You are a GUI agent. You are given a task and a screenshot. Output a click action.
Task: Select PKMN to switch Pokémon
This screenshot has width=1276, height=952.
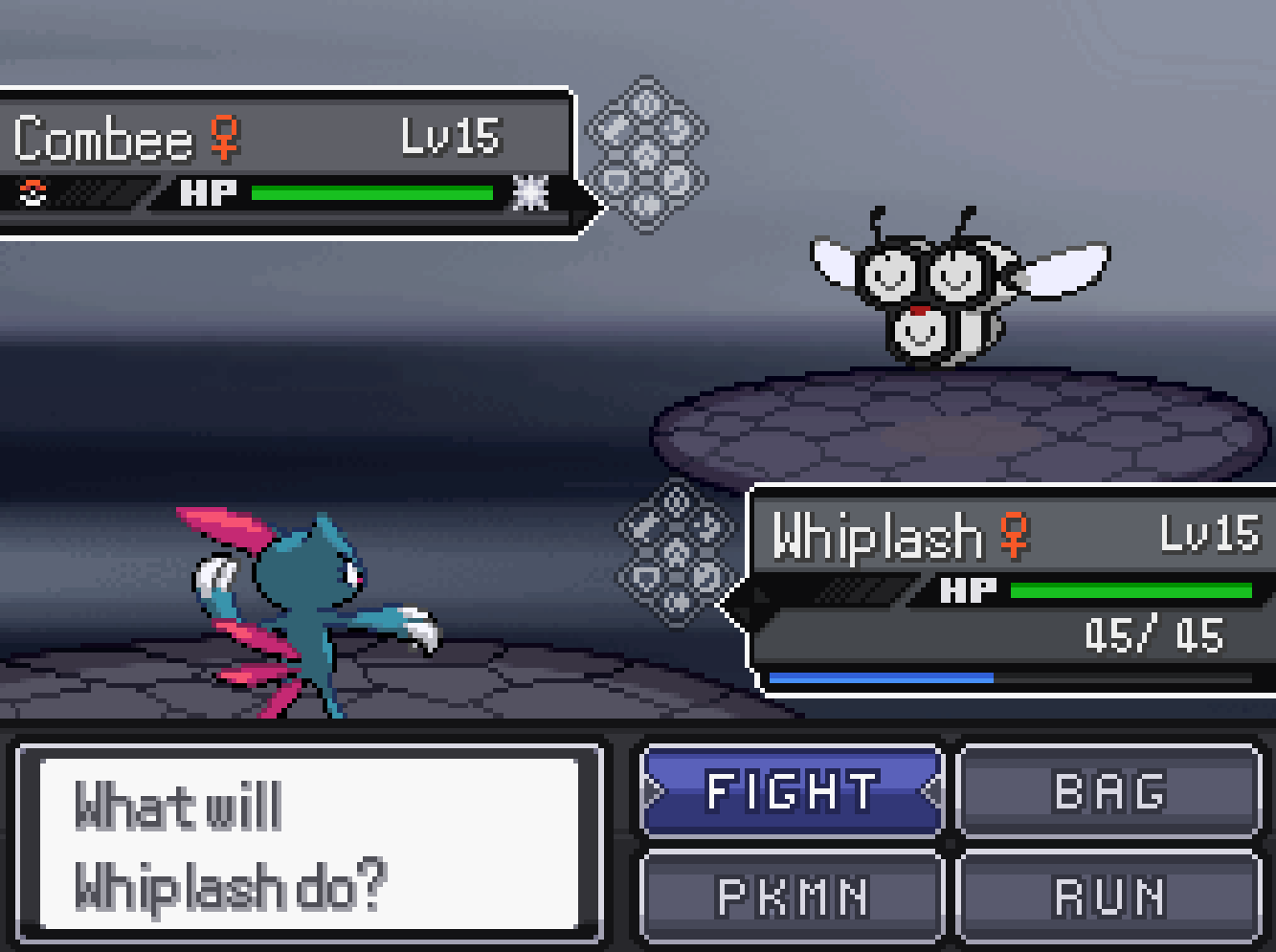[792, 897]
